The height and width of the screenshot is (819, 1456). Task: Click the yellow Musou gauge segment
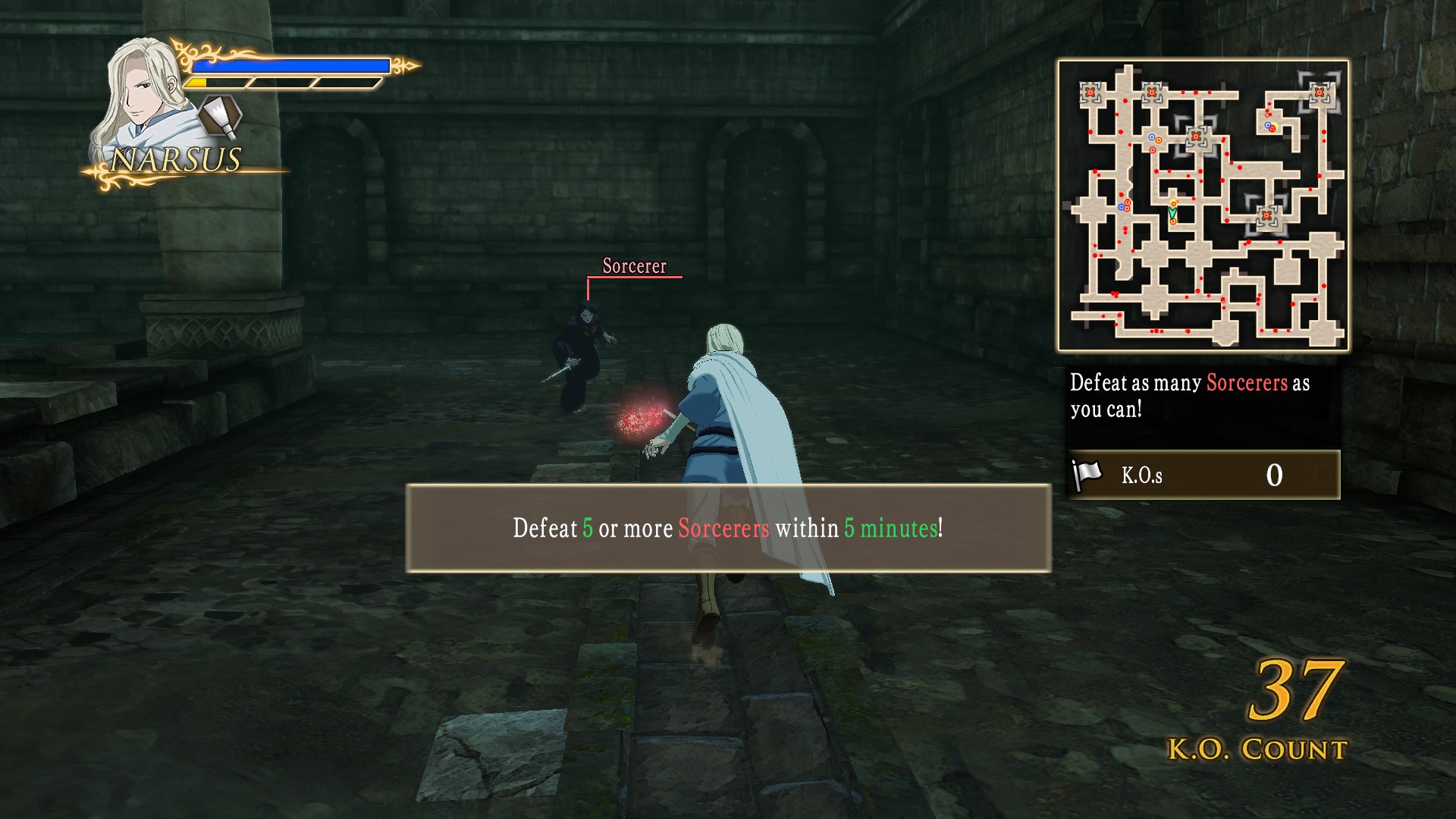(199, 83)
